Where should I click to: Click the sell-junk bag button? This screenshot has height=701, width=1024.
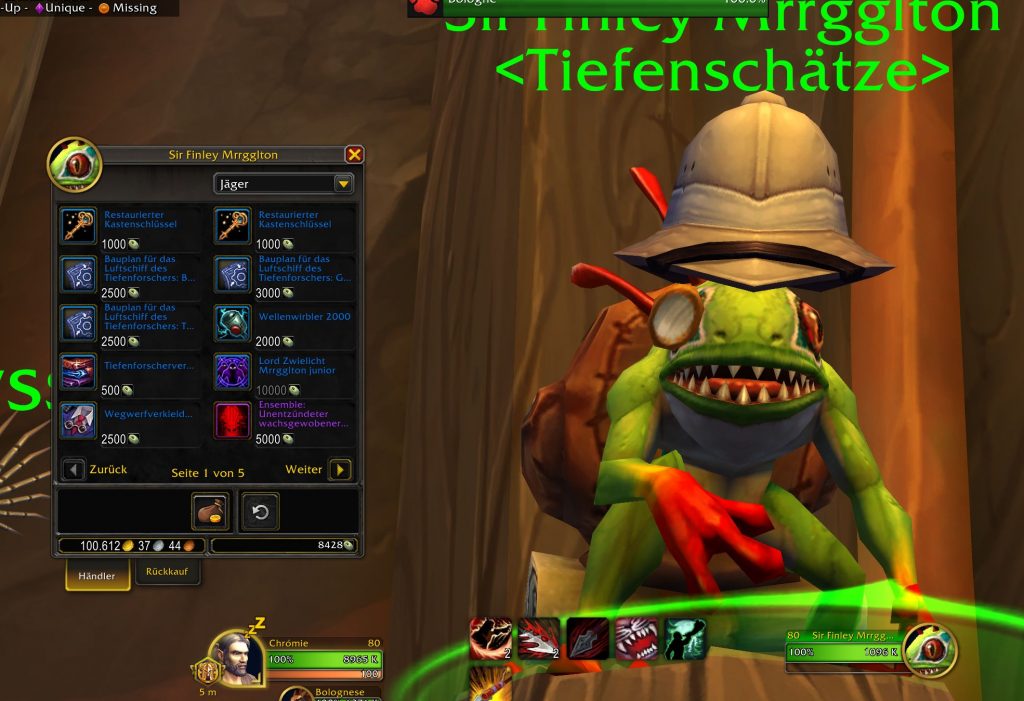click(x=211, y=512)
